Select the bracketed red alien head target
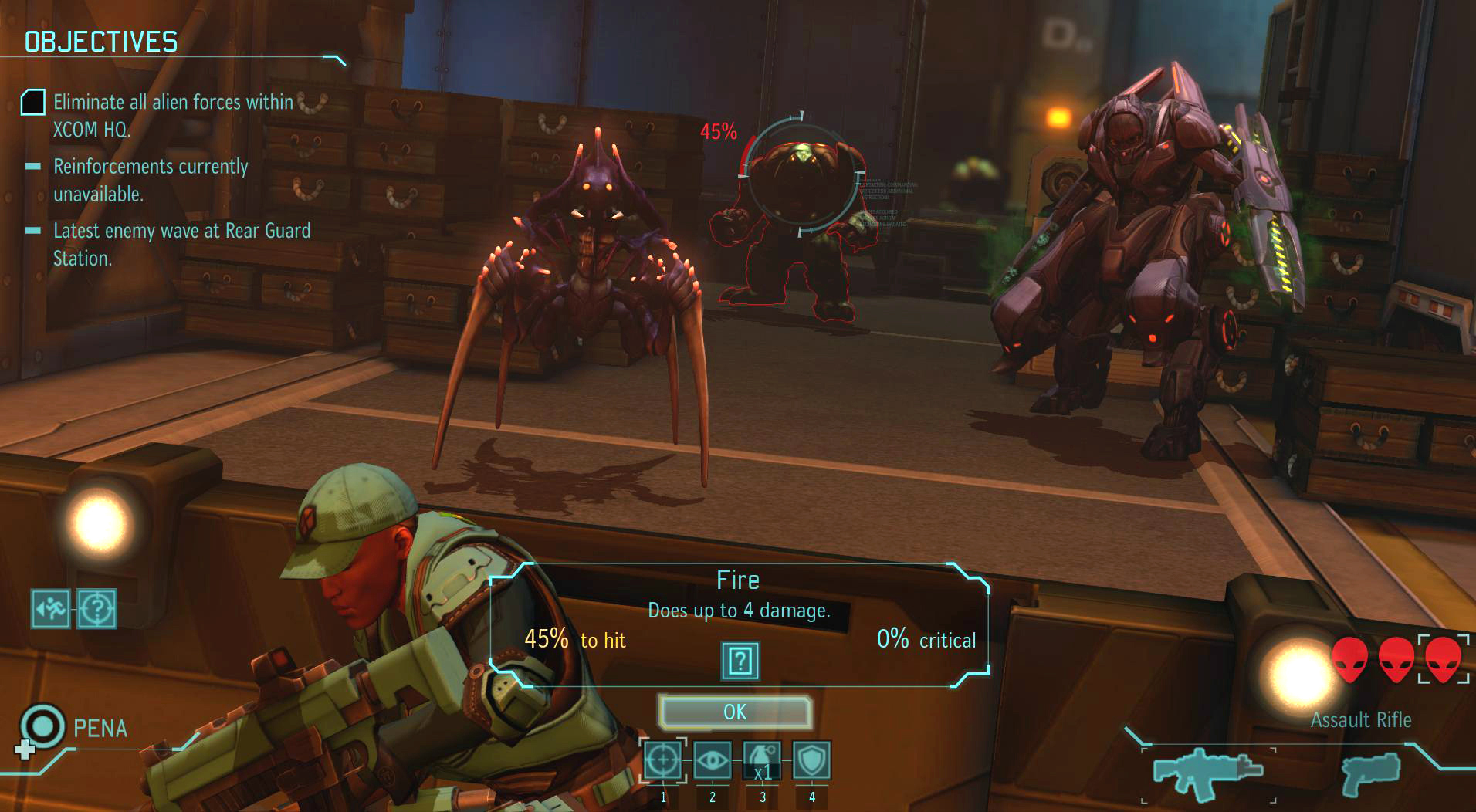Image resolution: width=1476 pixels, height=812 pixels. (1443, 659)
